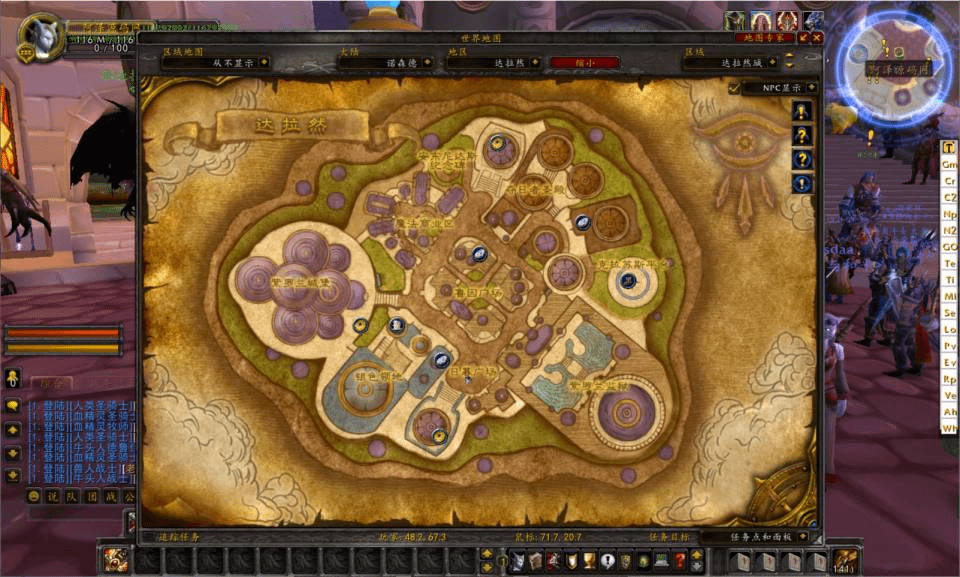
Task: Switch to the 说 chat channel tab
Action: click(53, 496)
